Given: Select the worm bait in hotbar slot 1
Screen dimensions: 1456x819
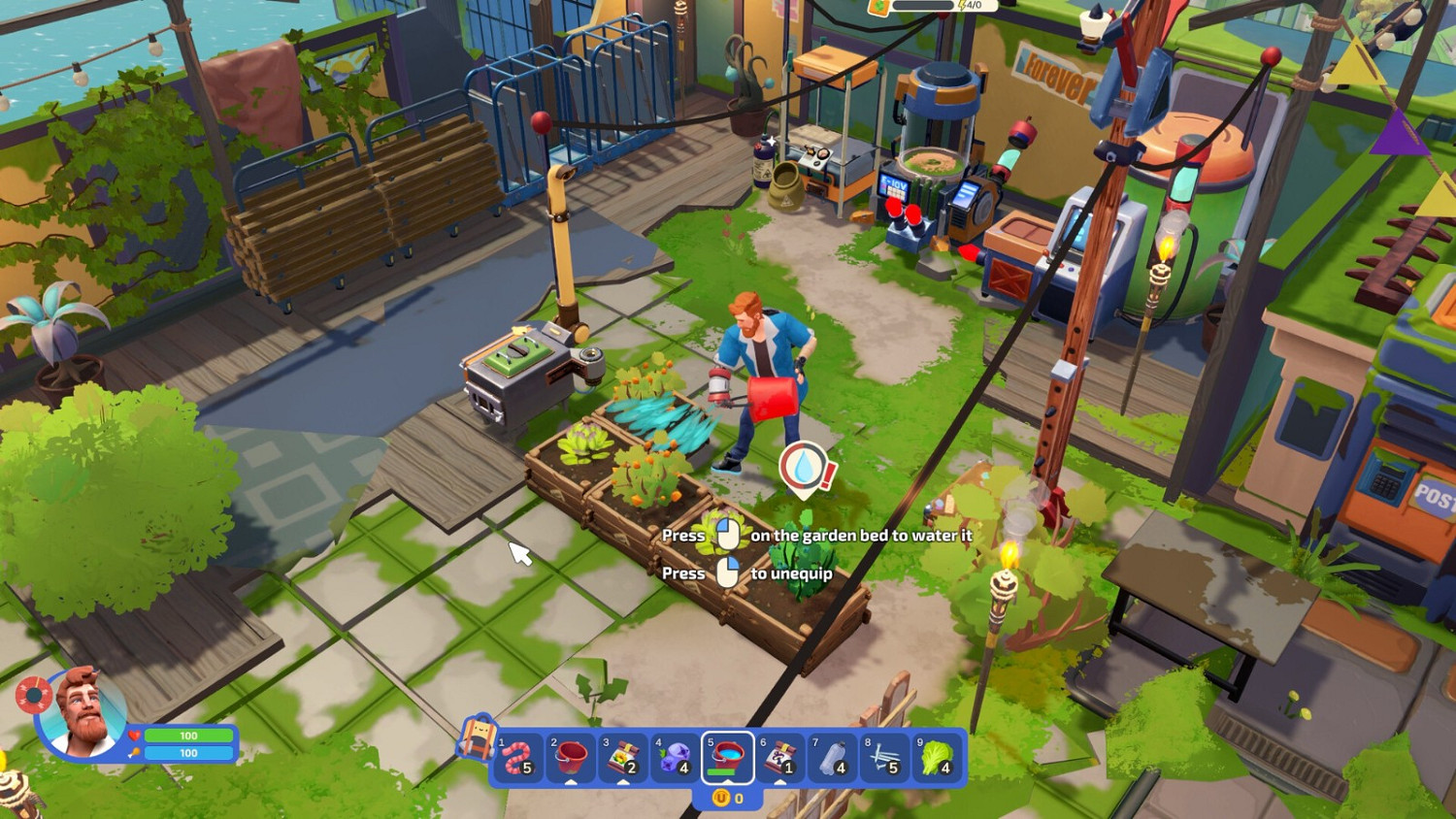Looking at the screenshot, I should coord(515,757).
